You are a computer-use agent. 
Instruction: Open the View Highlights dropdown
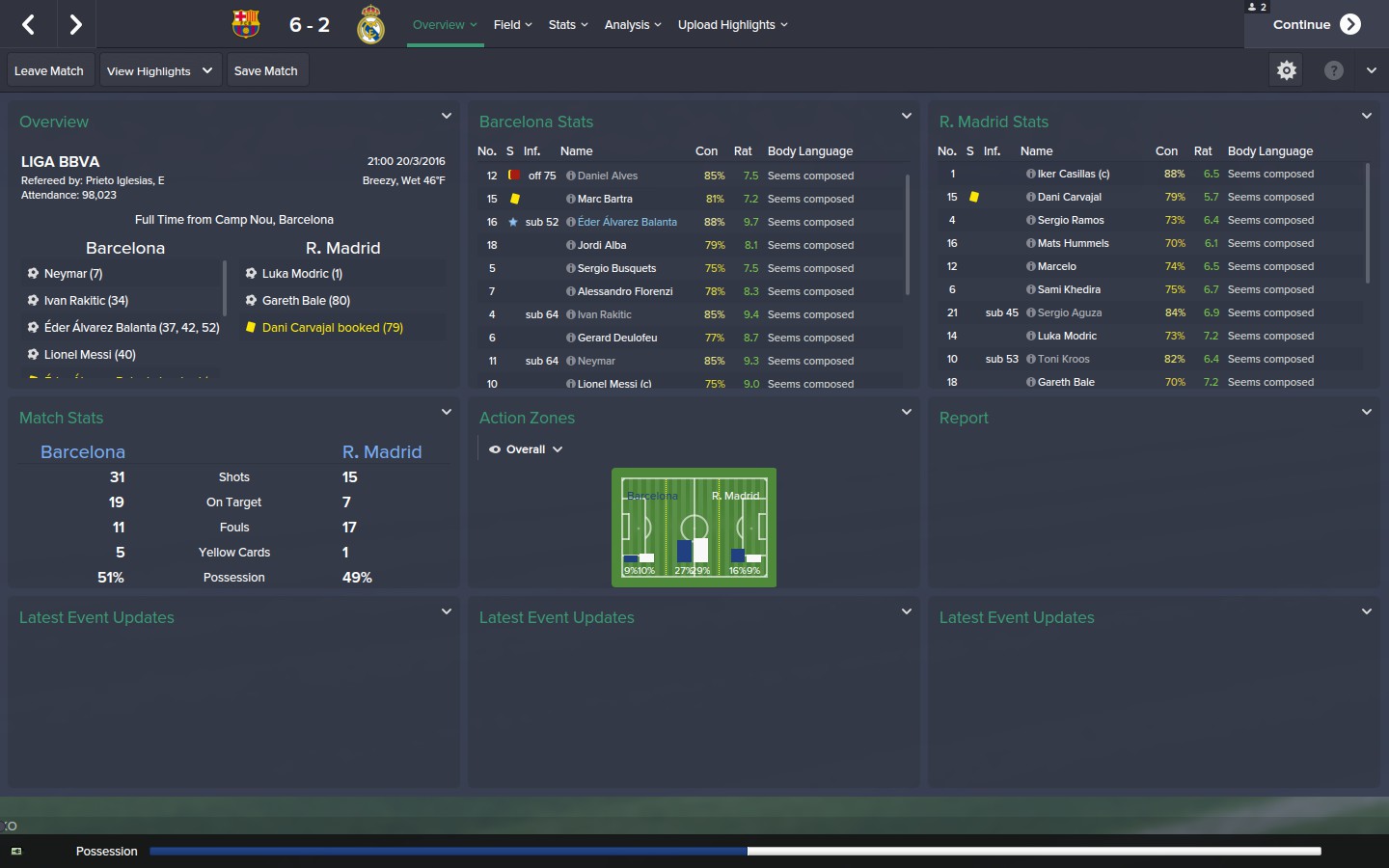click(160, 71)
